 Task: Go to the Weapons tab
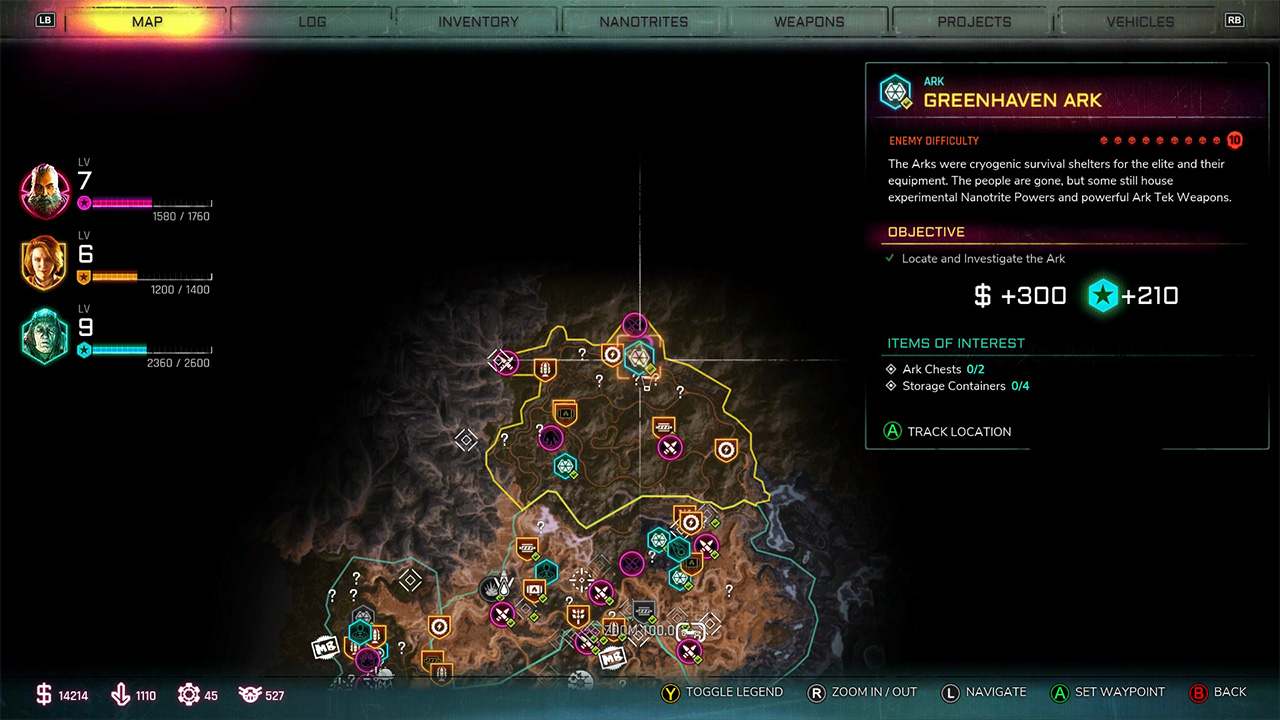coord(811,21)
